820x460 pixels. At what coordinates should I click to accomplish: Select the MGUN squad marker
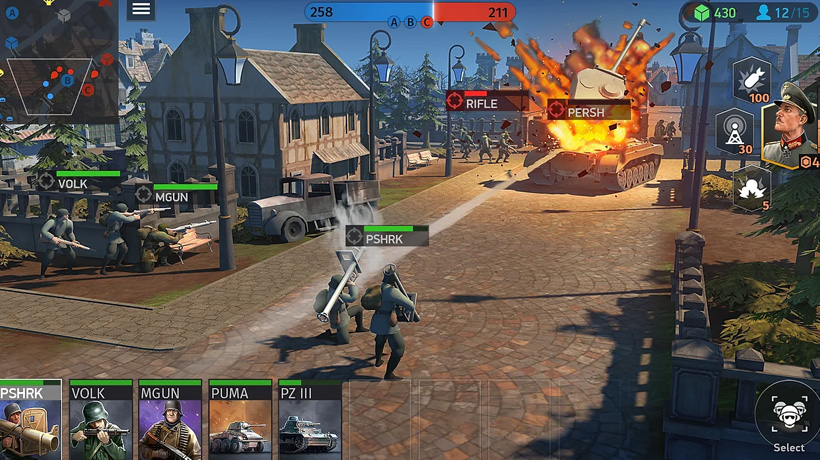pyautogui.click(x=171, y=195)
